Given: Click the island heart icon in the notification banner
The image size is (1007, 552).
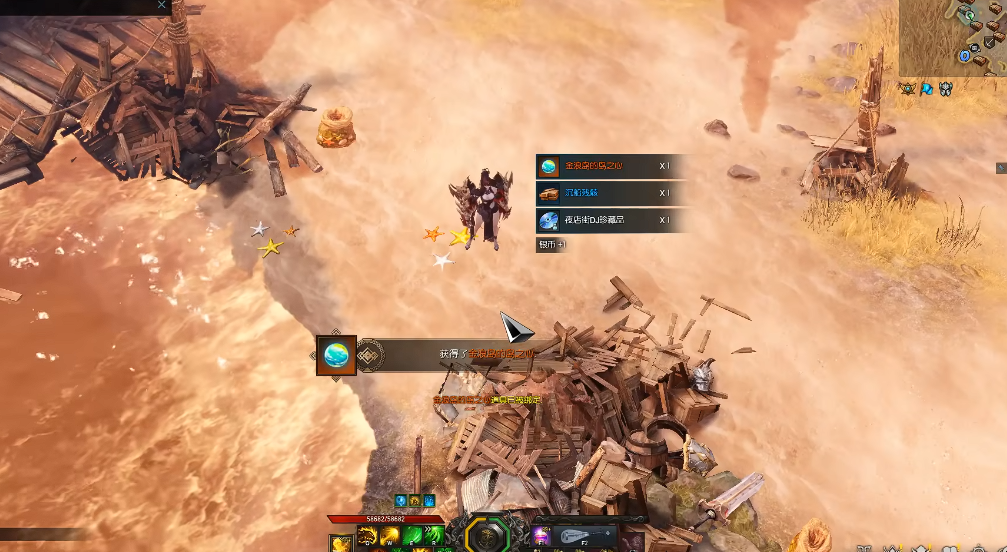Looking at the screenshot, I should point(337,355).
